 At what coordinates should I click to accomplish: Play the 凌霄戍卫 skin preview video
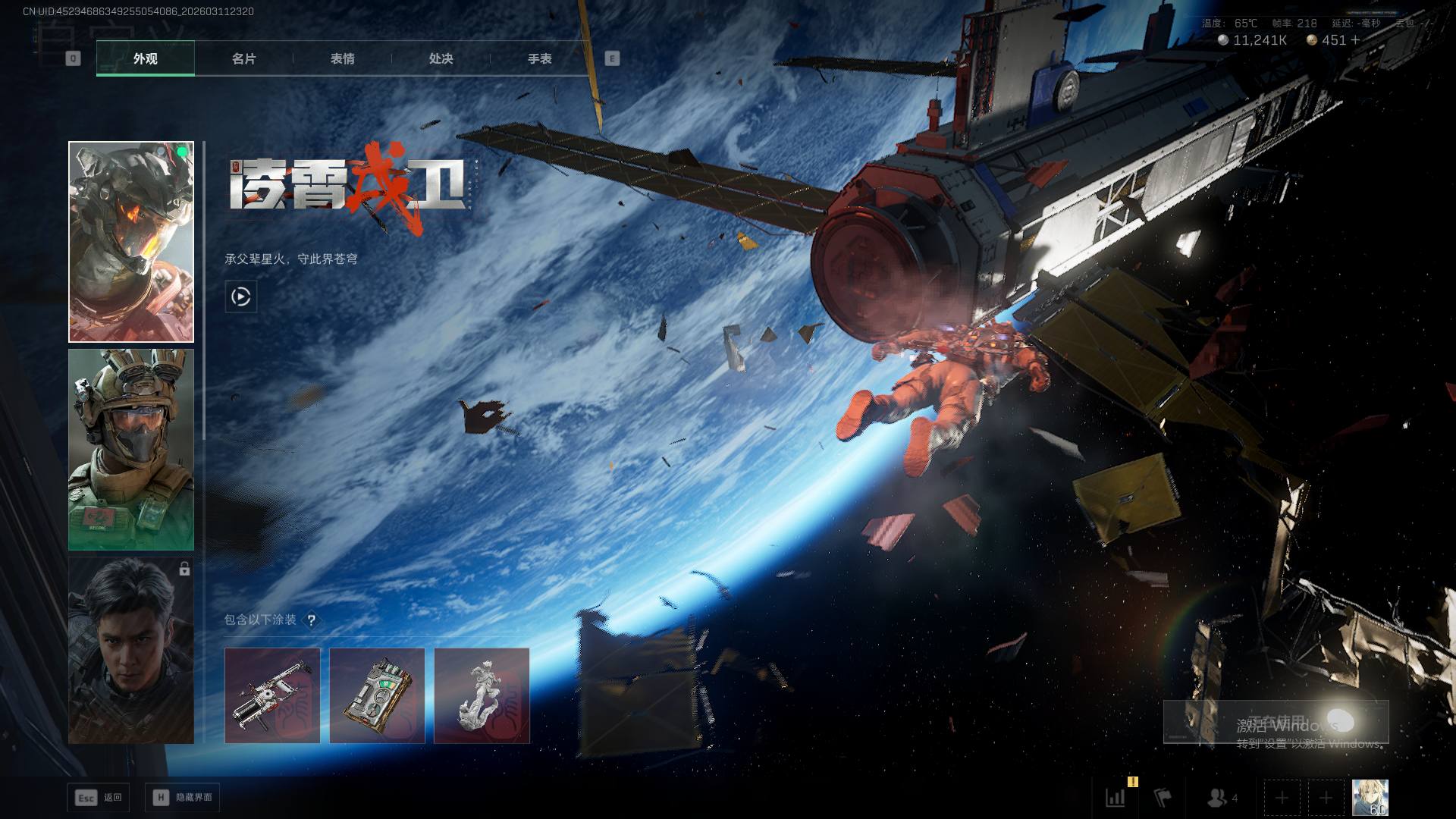click(x=241, y=297)
